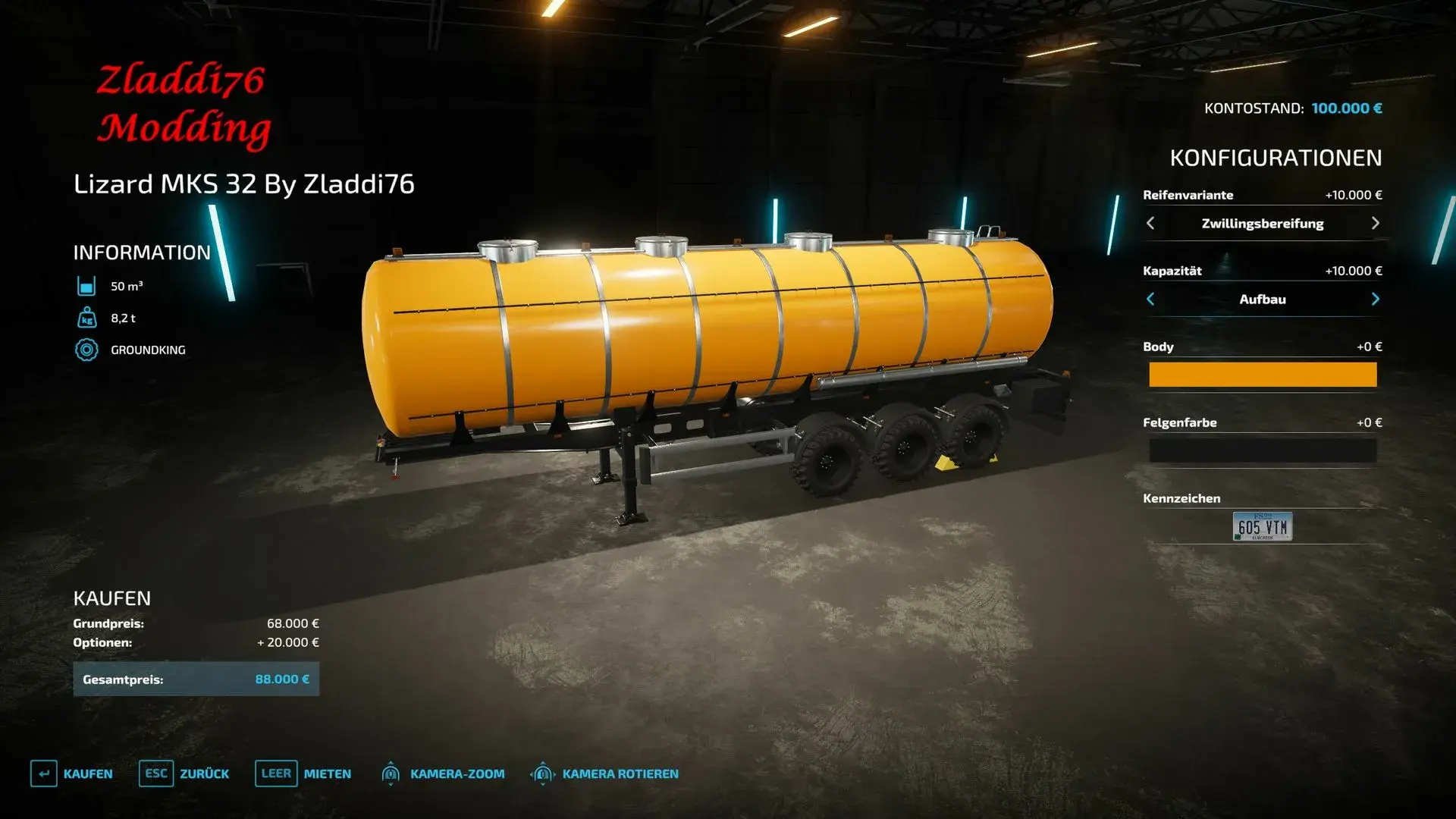Click Zurück to go back

tap(202, 774)
